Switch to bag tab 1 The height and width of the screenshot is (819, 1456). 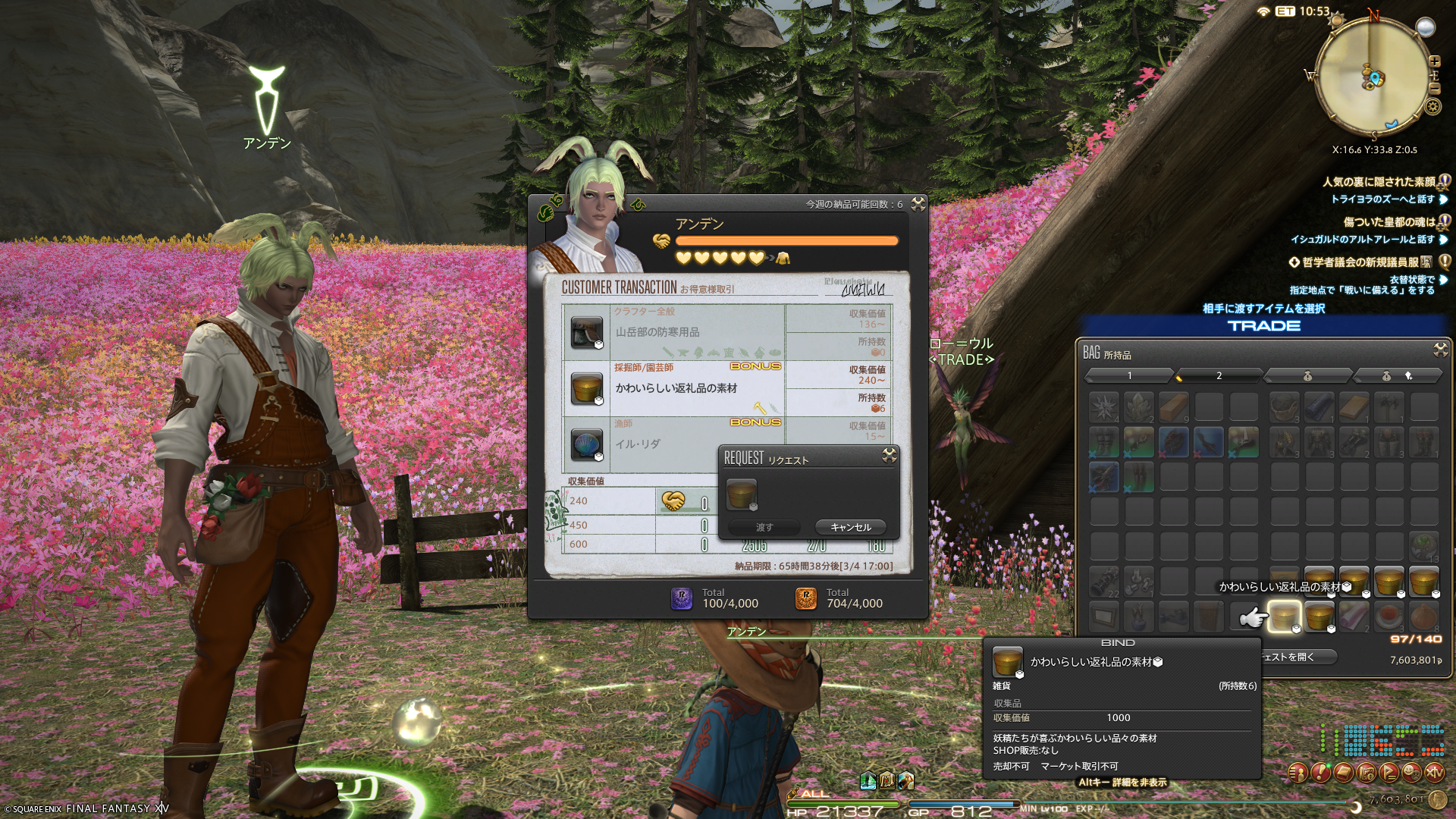click(1129, 375)
